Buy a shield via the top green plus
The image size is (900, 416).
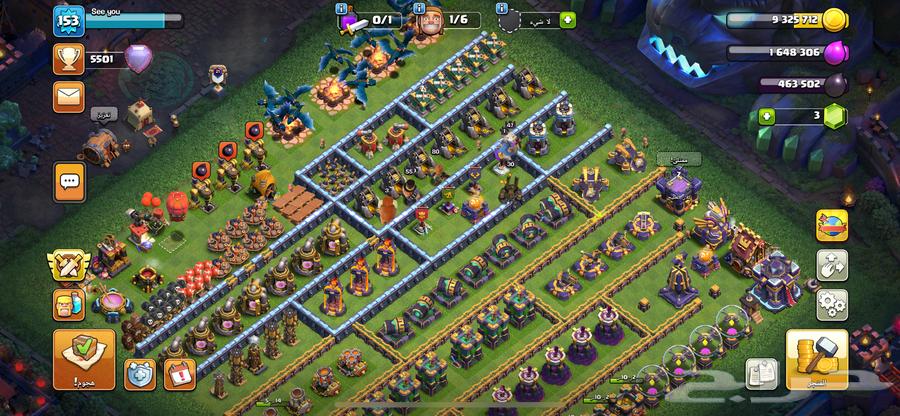tap(567, 19)
